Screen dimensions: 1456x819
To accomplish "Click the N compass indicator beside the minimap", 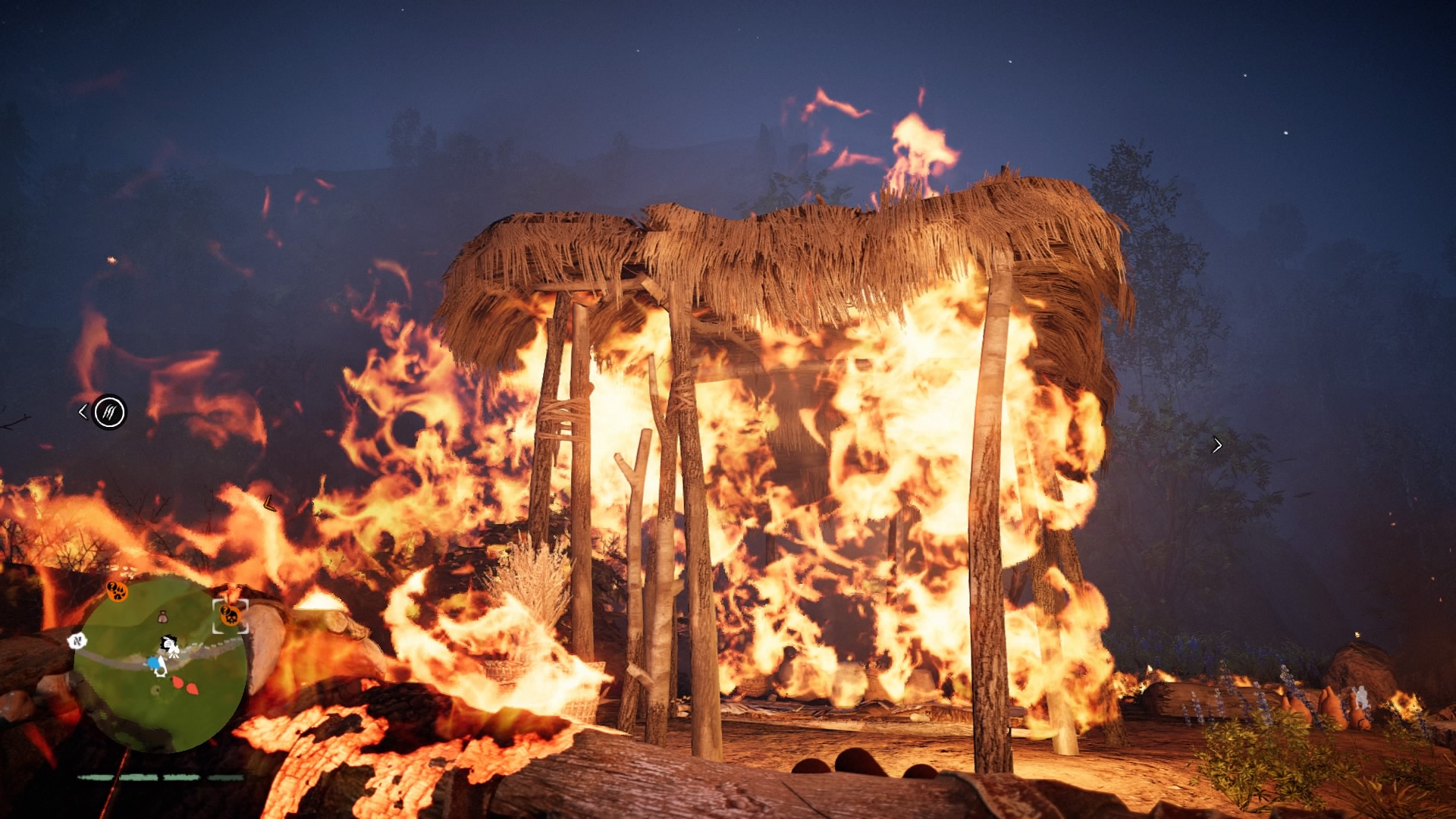I will pos(77,640).
